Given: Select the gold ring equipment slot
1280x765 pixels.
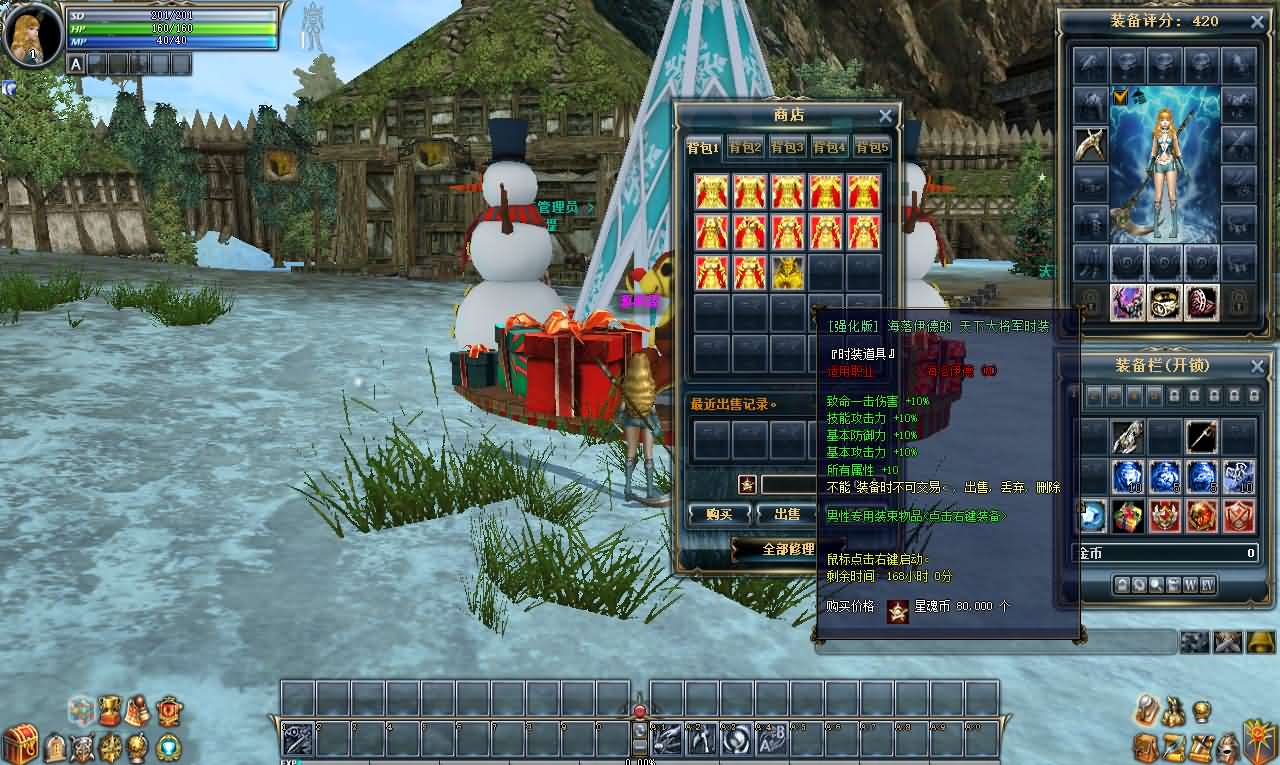Looking at the screenshot, I should pyautogui.click(x=1164, y=302).
